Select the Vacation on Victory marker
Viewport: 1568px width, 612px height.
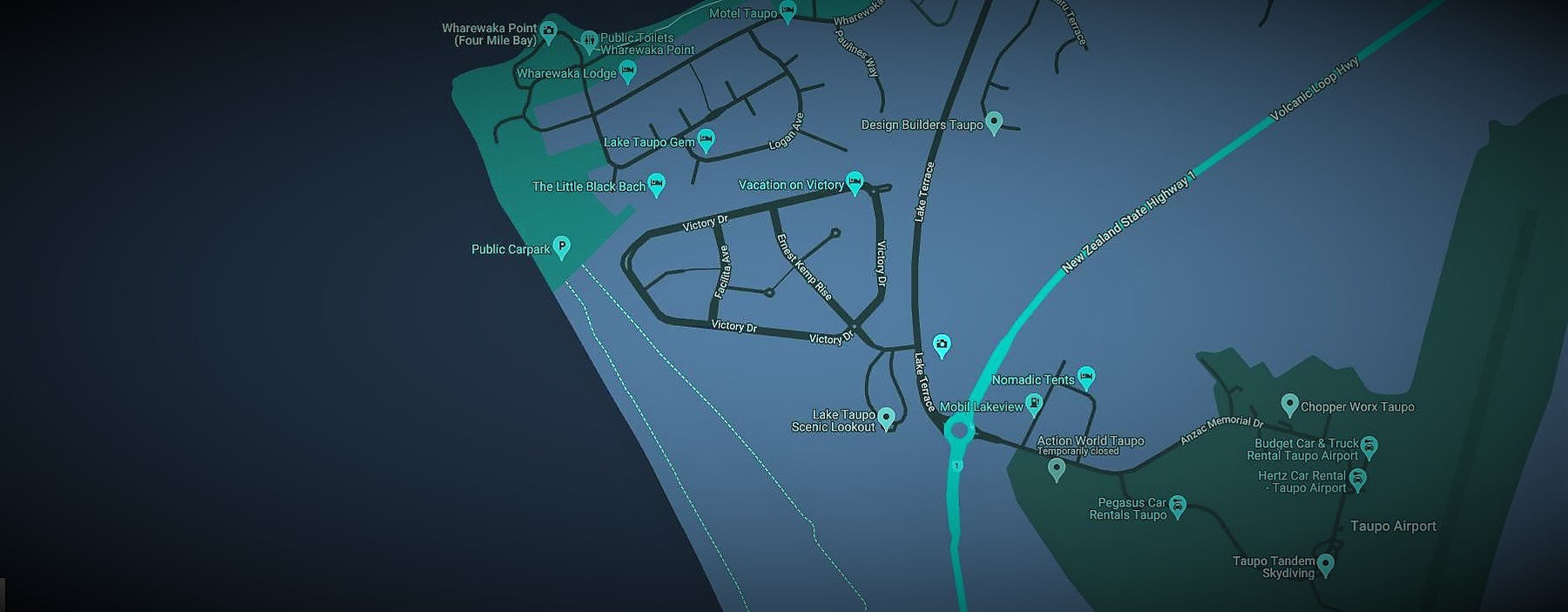click(x=855, y=182)
